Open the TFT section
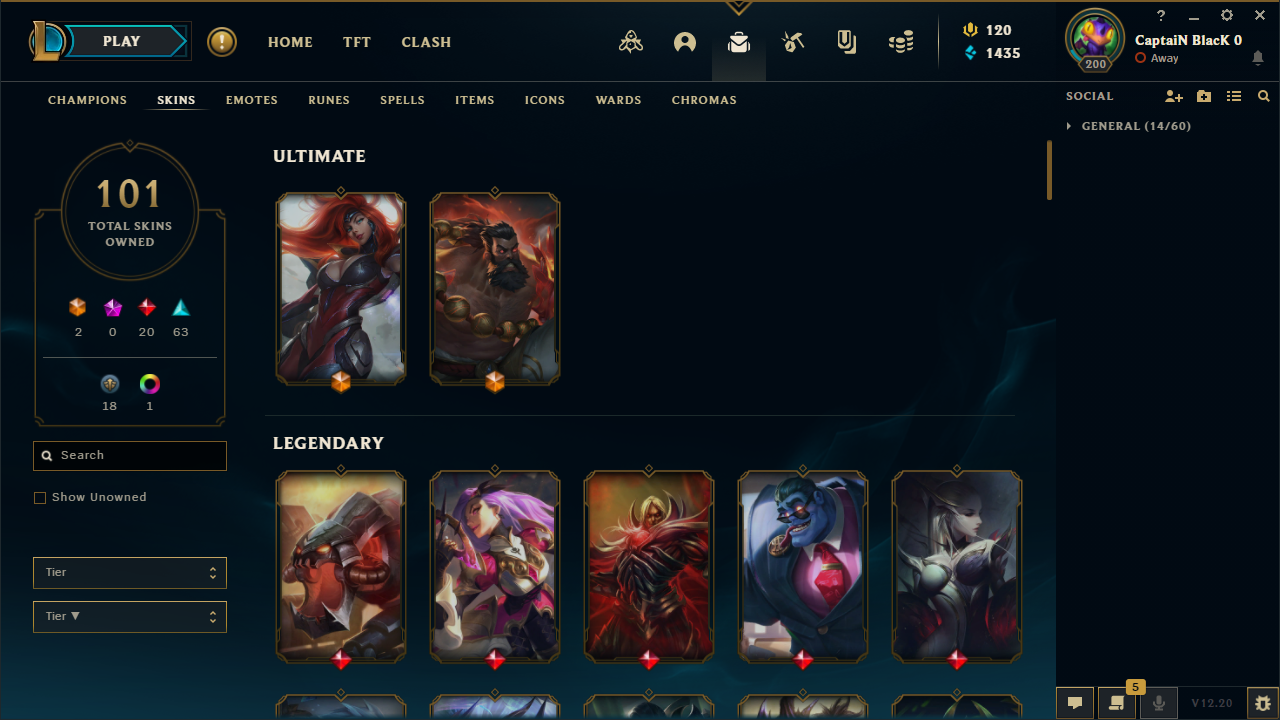The image size is (1280, 720). 357,42
